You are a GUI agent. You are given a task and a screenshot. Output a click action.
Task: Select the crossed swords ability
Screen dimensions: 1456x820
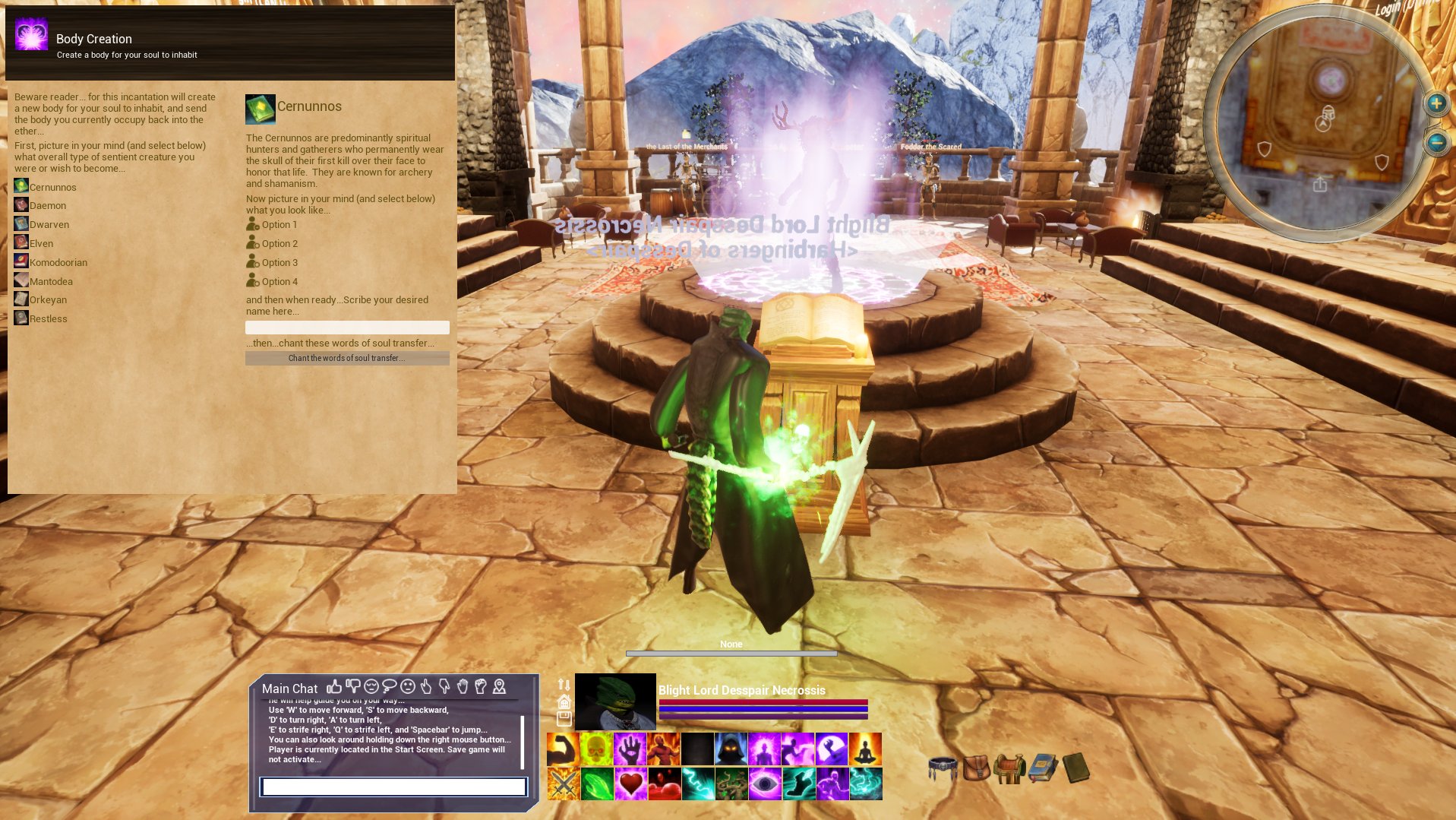[562, 784]
